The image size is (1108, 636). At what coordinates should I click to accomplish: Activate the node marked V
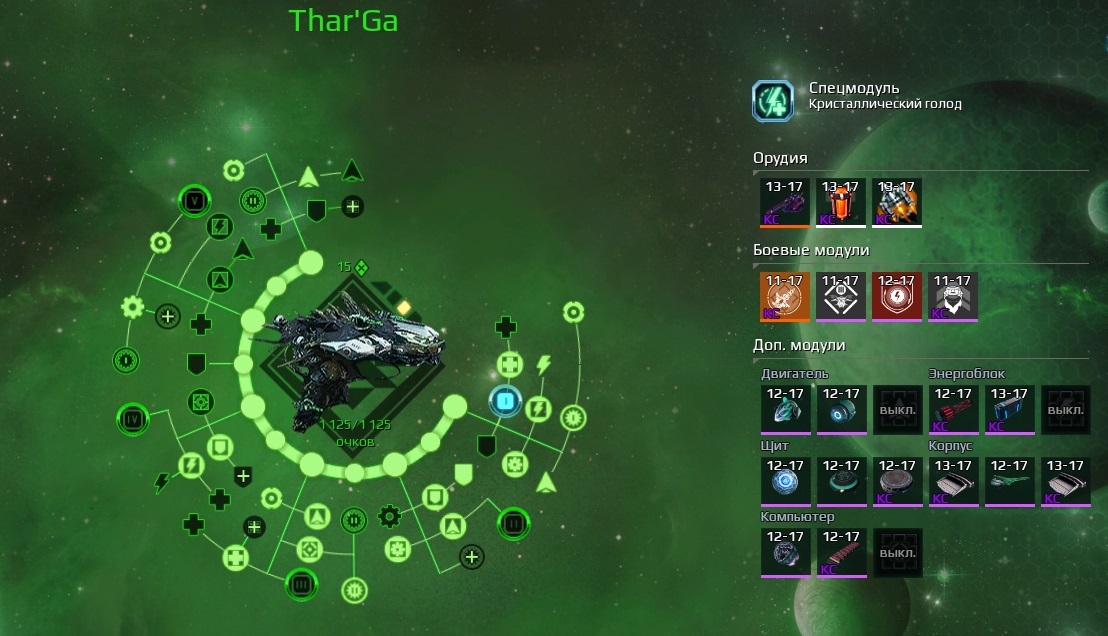(x=194, y=201)
